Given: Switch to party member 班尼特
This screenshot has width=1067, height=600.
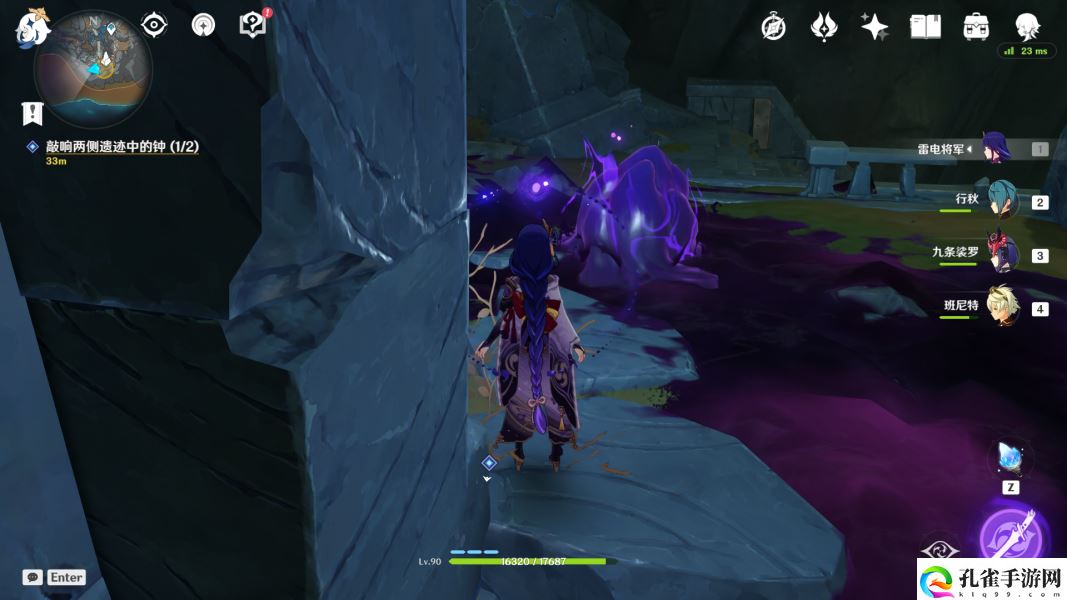Looking at the screenshot, I should point(1001,307).
